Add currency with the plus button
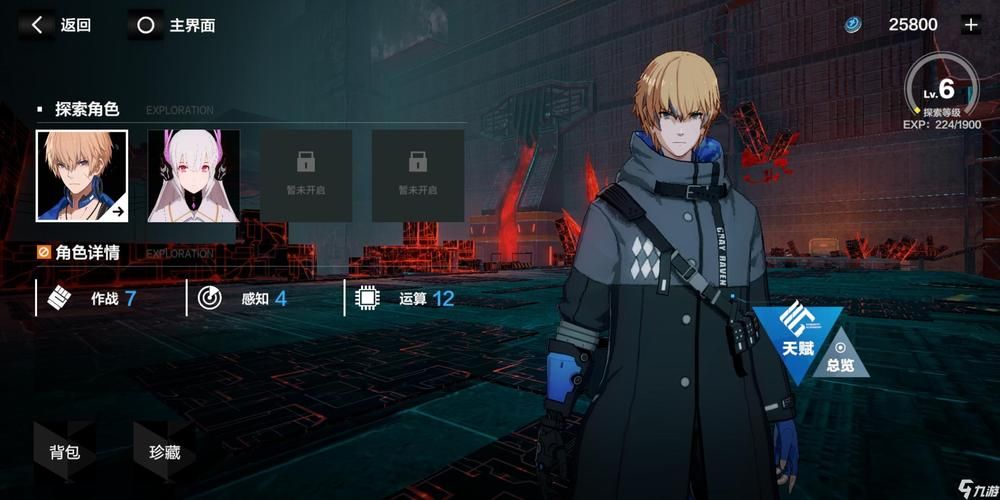The image size is (1000, 500). point(969,25)
